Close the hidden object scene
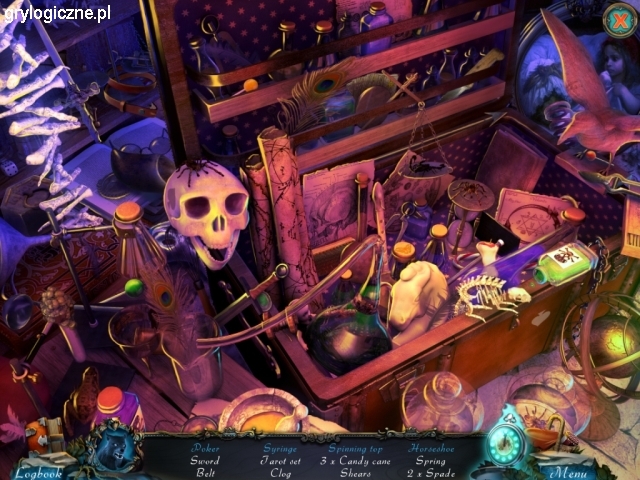Image resolution: width=640 pixels, height=480 pixels. 618,18
